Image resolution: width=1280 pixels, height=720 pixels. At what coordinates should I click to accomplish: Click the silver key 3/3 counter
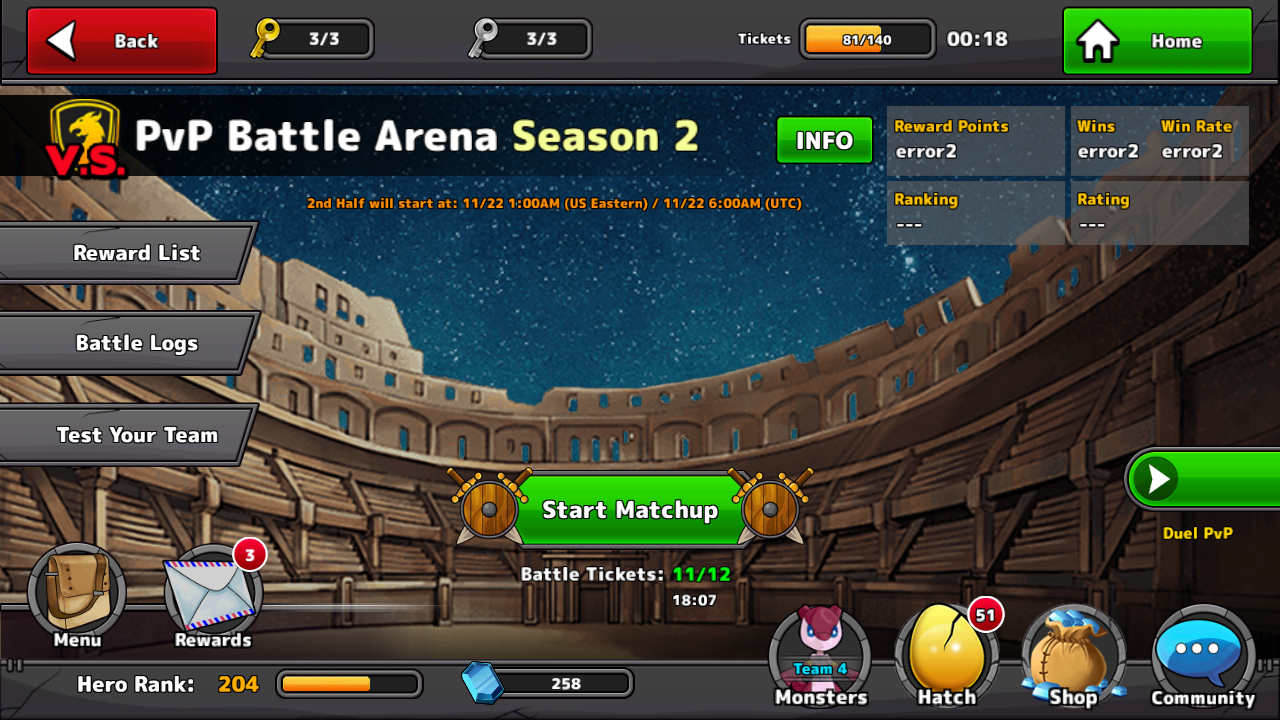coord(530,39)
